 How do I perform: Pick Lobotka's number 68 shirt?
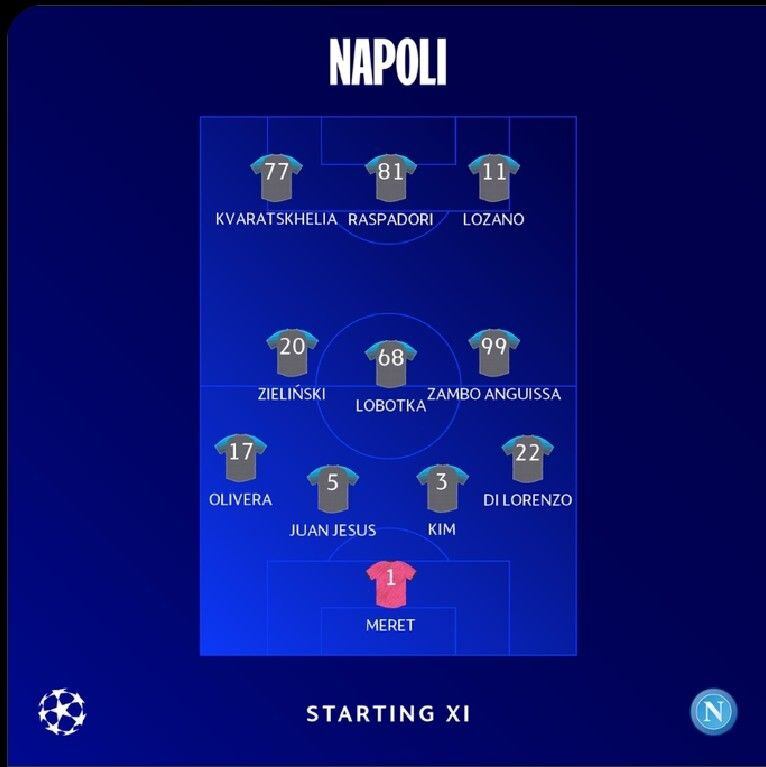click(x=390, y=362)
